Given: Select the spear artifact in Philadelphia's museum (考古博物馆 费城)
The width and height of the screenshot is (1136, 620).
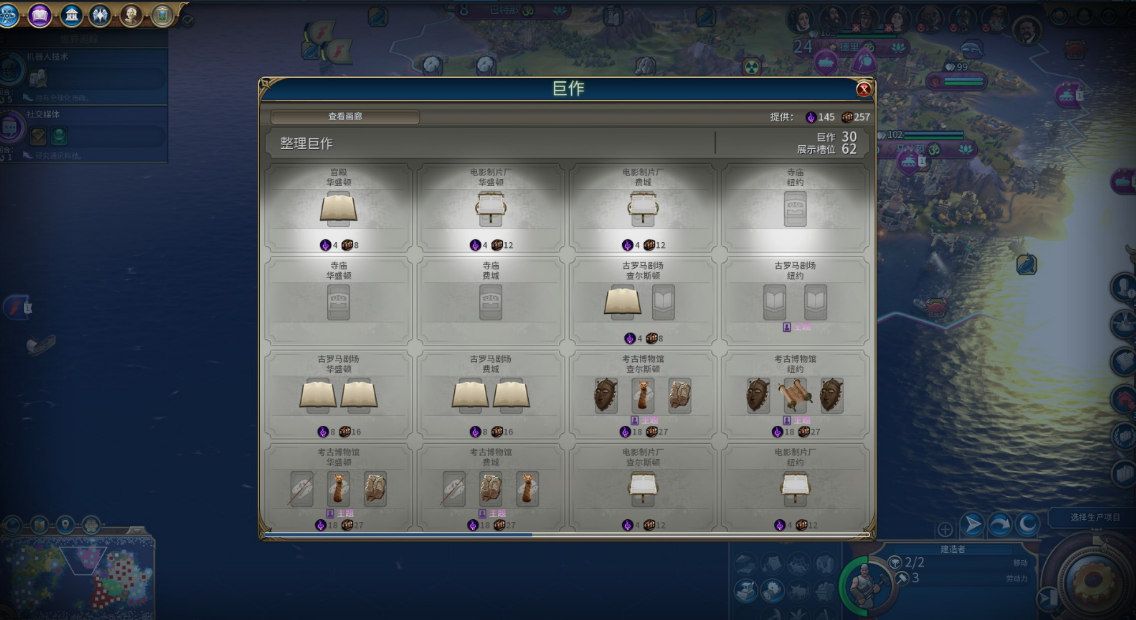Looking at the screenshot, I should [x=454, y=488].
